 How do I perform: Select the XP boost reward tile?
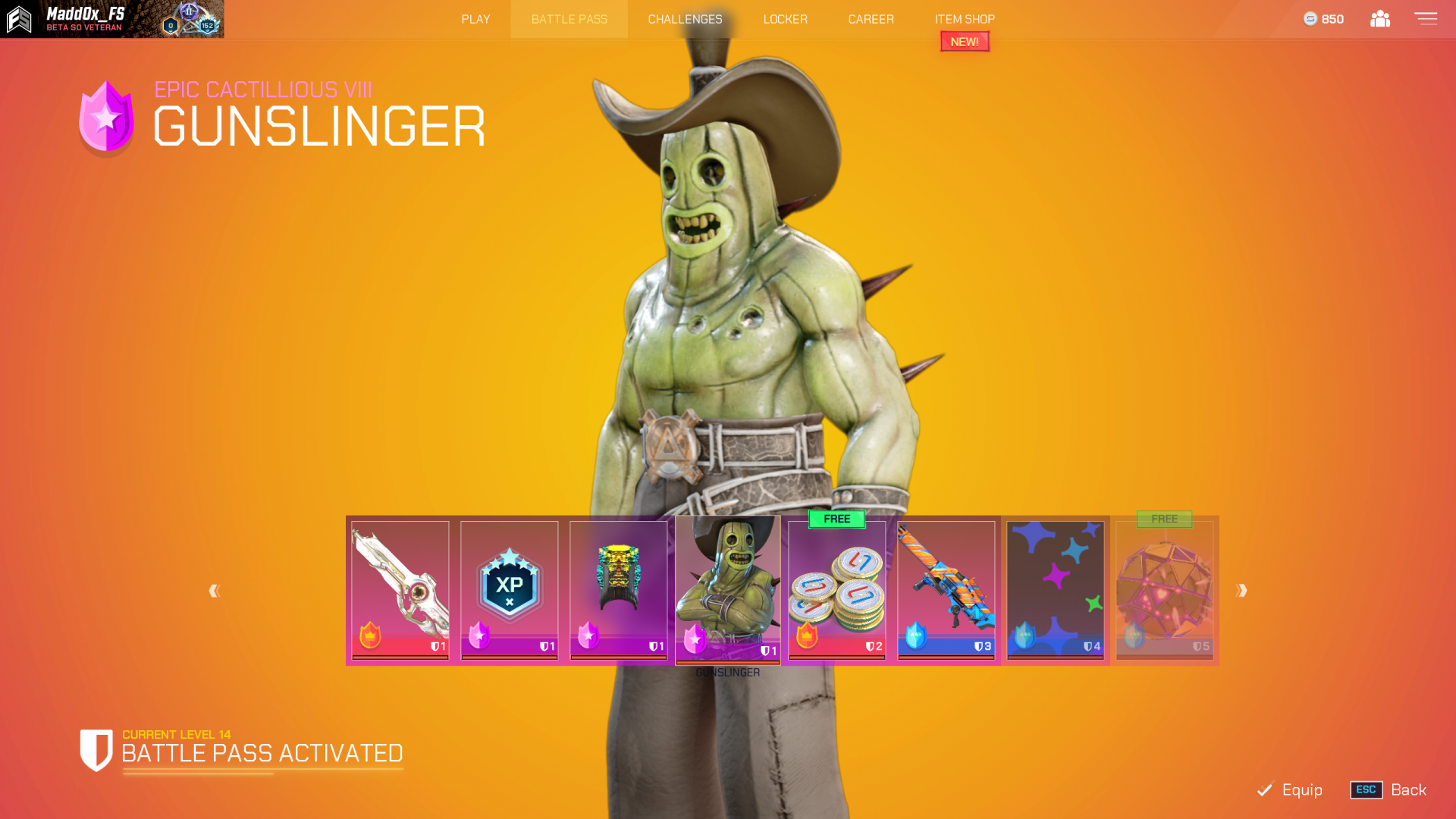pos(510,590)
